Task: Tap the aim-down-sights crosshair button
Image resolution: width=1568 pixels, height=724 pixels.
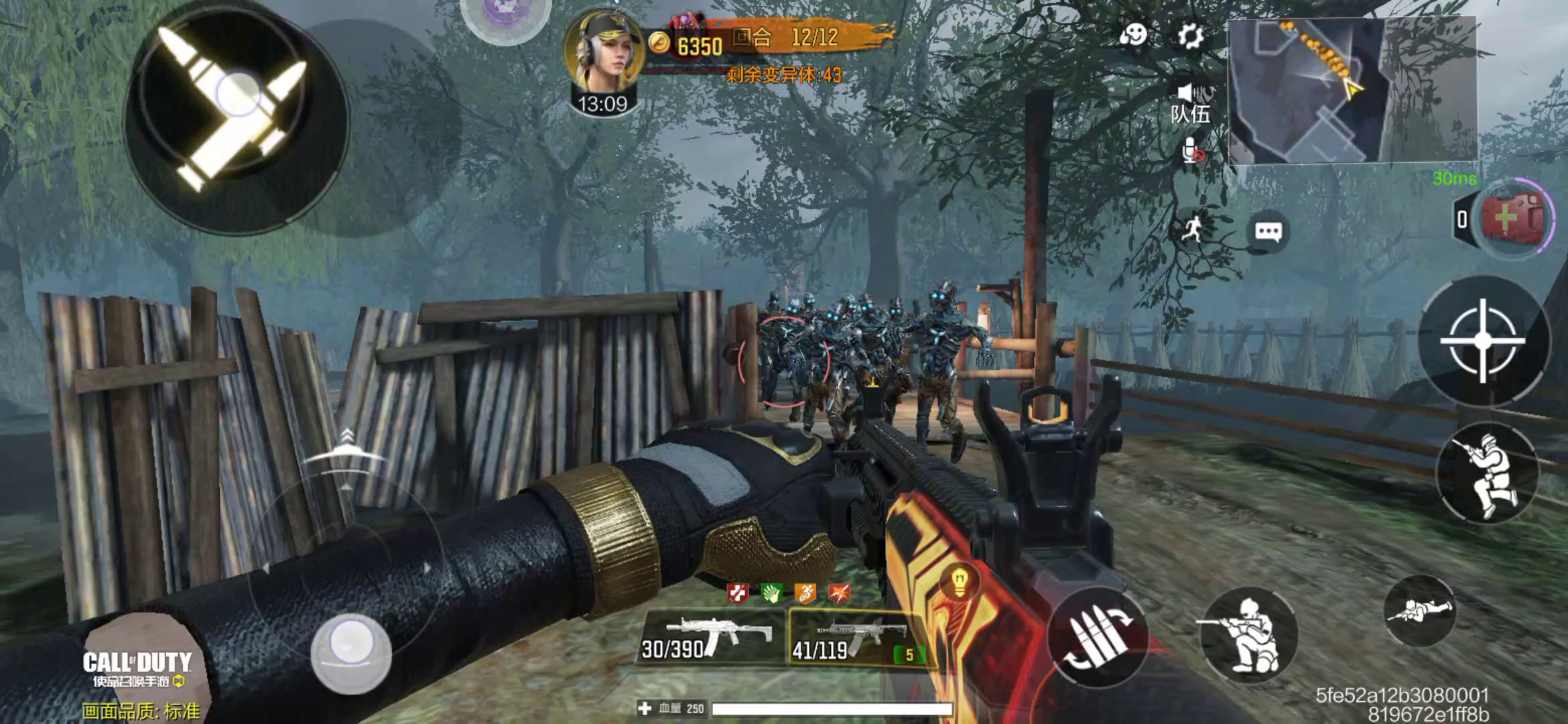Action: (1482, 341)
